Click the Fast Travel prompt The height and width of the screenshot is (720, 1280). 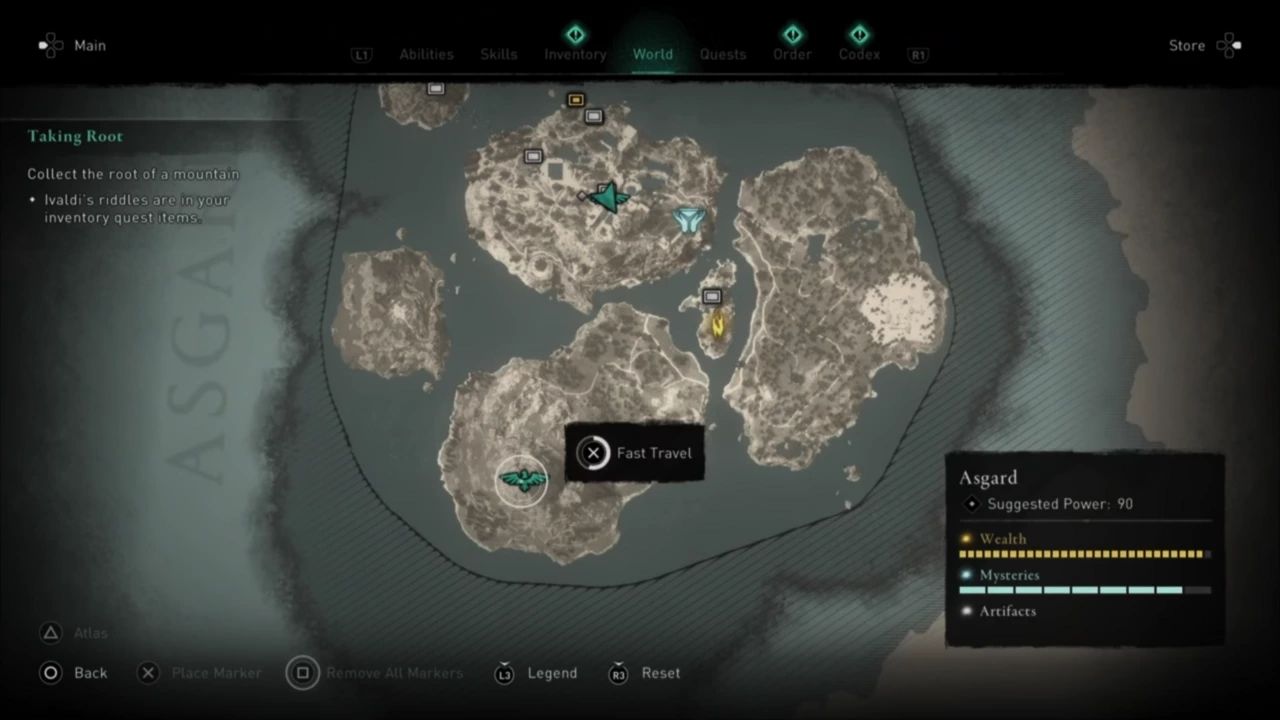[634, 453]
